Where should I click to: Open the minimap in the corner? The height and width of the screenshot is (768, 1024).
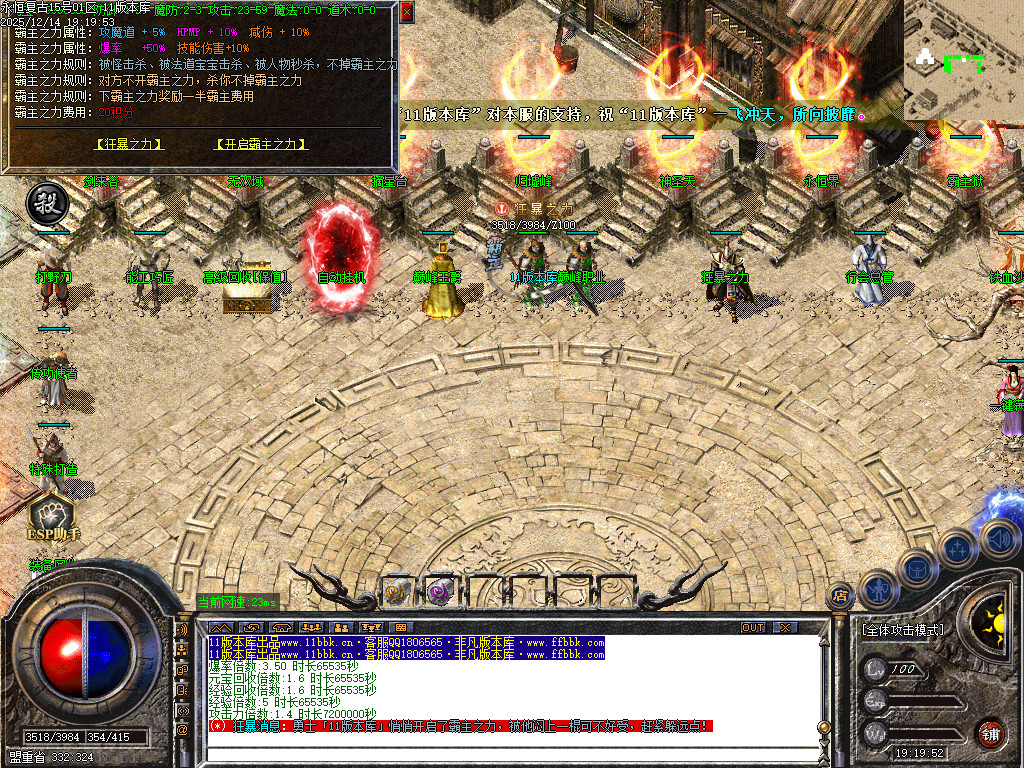coord(963,60)
